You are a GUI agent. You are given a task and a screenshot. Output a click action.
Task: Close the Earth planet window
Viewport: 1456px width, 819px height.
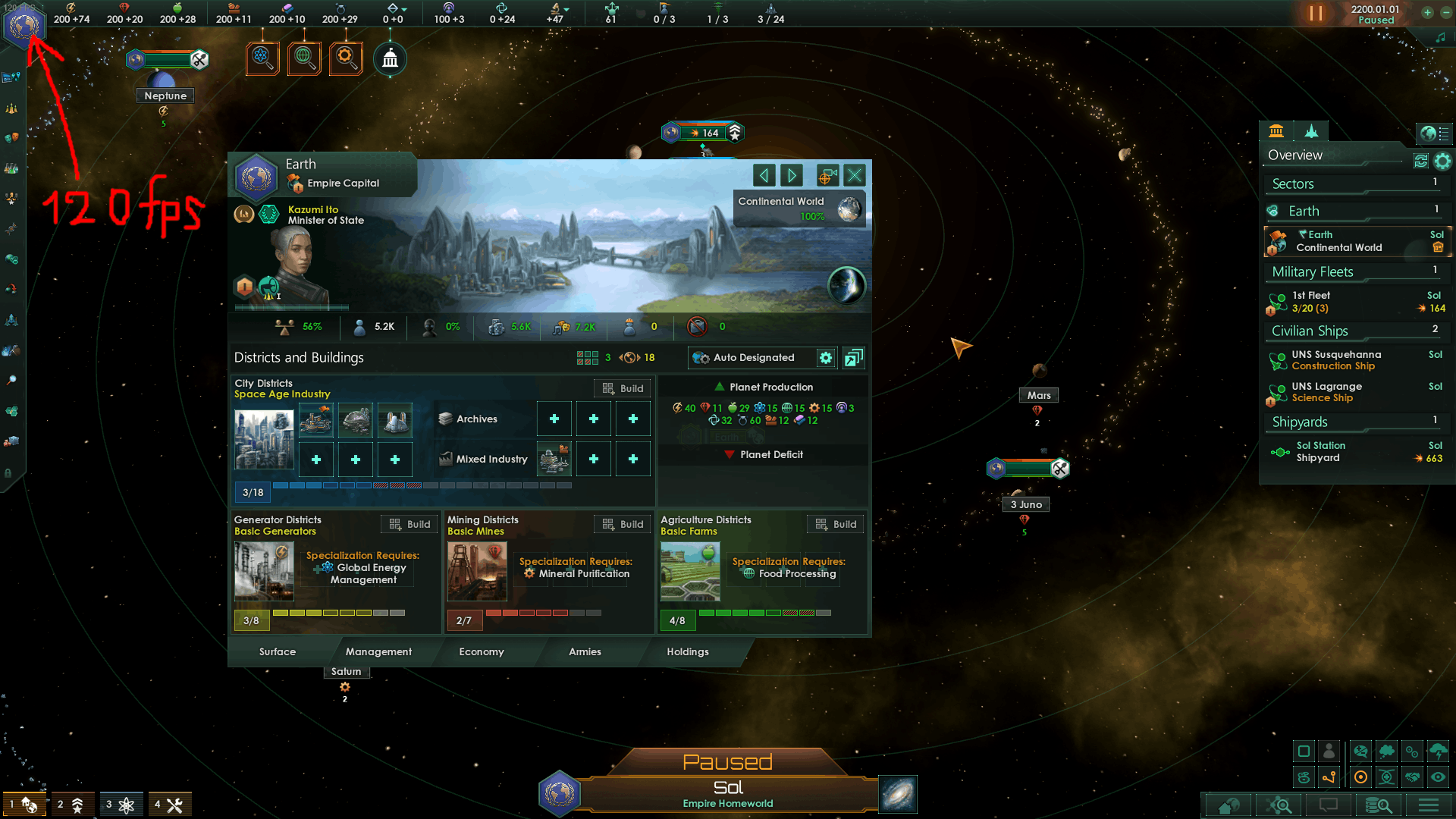pos(855,176)
